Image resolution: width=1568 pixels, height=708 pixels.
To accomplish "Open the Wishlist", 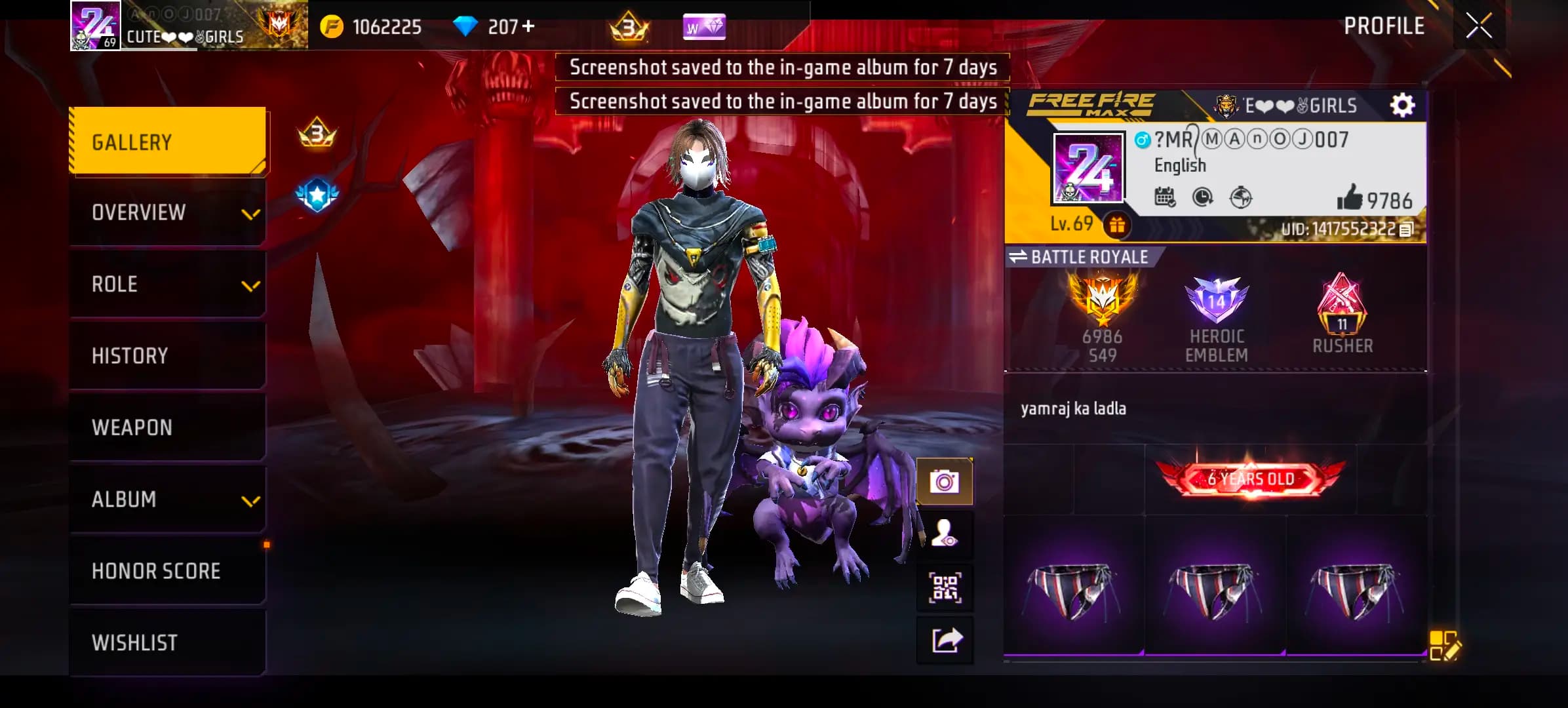I will (x=168, y=642).
